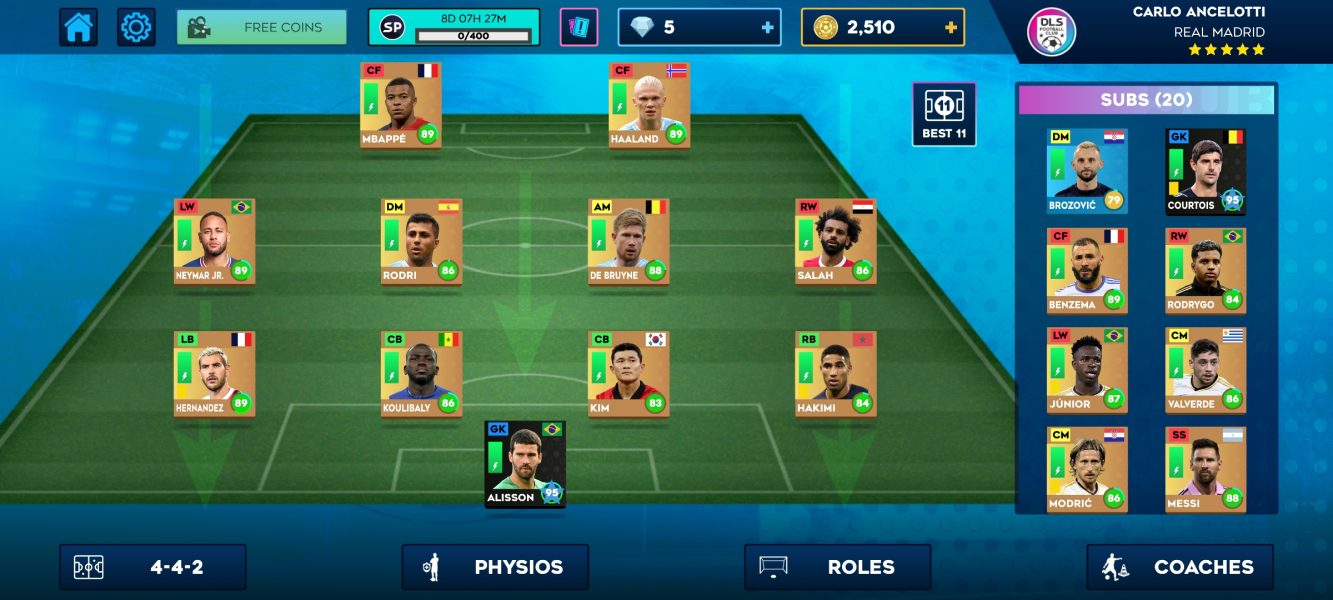The height and width of the screenshot is (600, 1333).
Task: Pick the De Bruyne card
Action: click(x=628, y=241)
